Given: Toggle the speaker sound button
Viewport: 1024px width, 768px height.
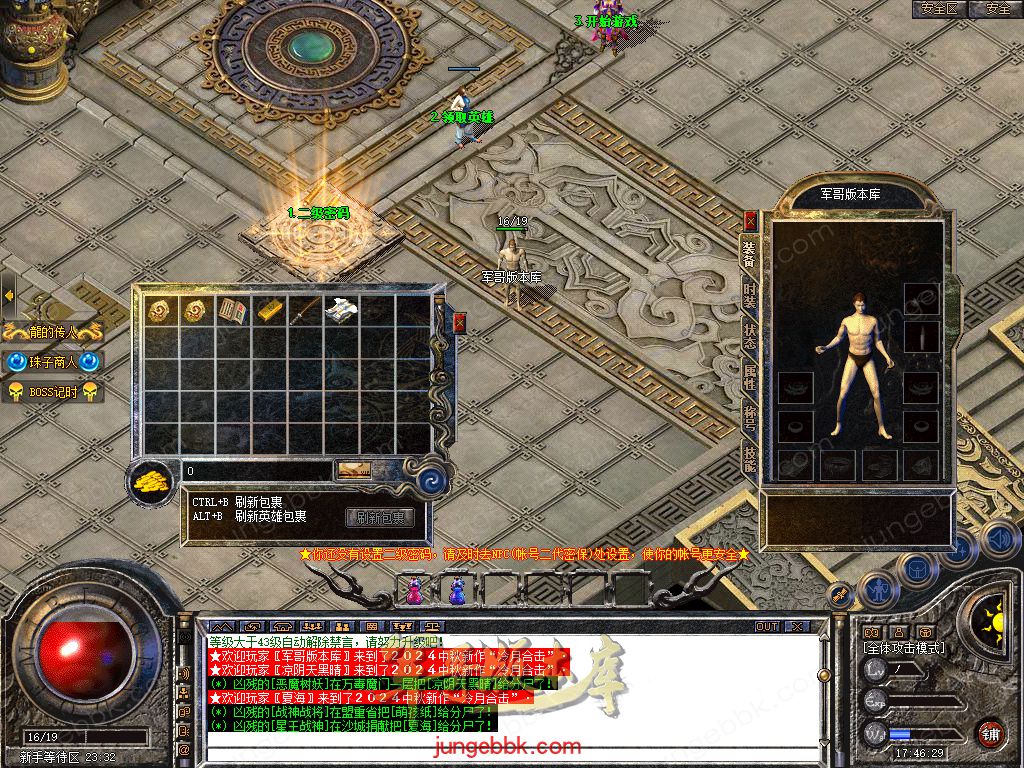Looking at the screenshot, I should point(999,540).
